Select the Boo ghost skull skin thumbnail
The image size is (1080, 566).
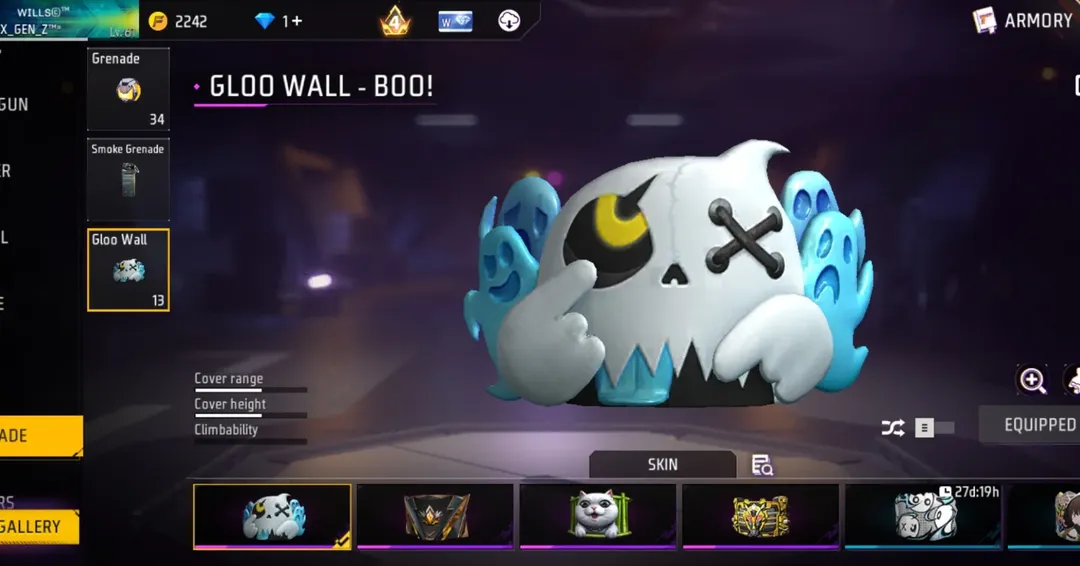pyautogui.click(x=272, y=516)
